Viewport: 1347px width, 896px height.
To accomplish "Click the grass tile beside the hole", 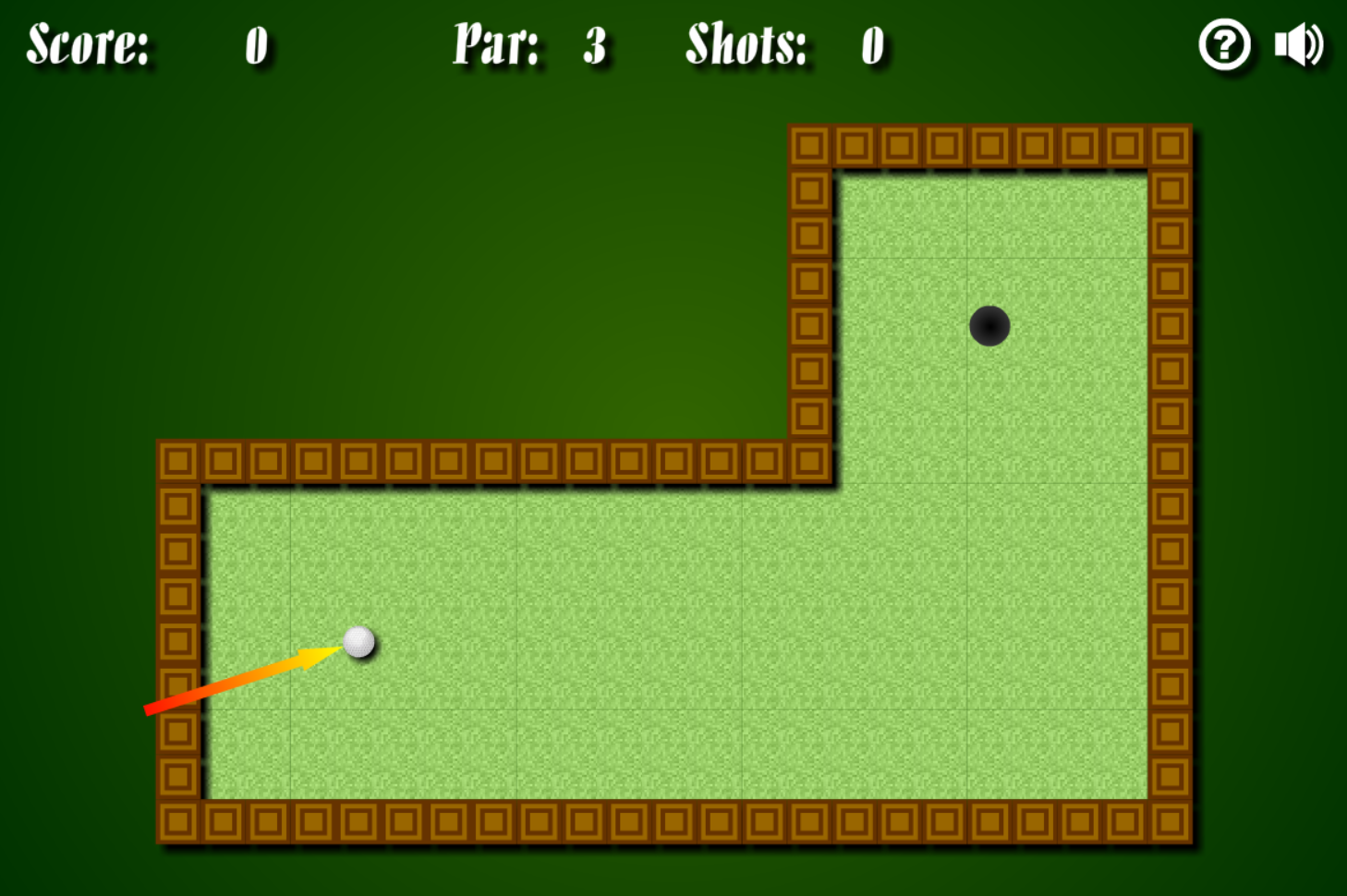I will coord(1072,323).
